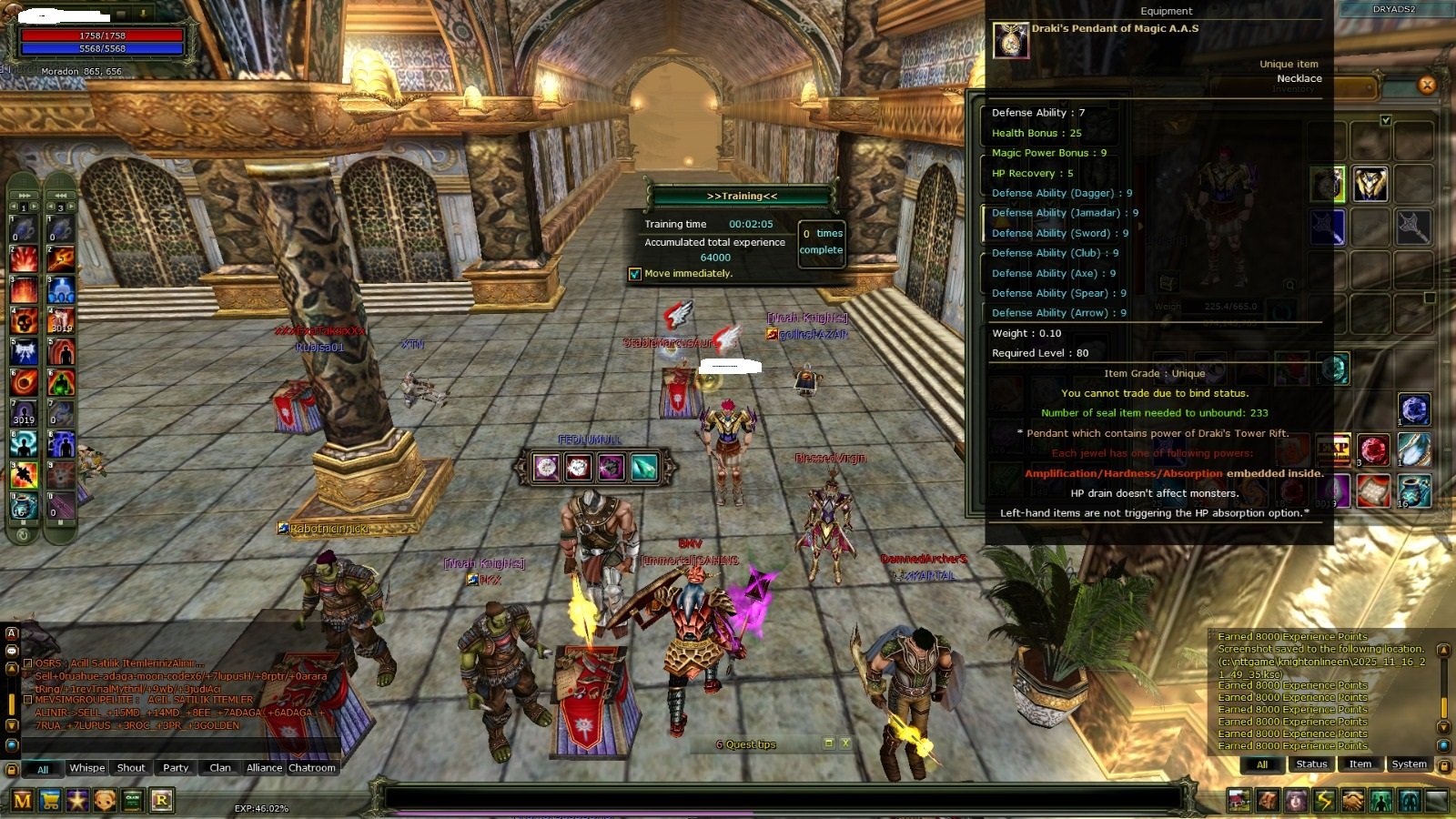This screenshot has height=819, width=1456.
Task: Switch to the Alliance chat tab
Action: (x=264, y=768)
